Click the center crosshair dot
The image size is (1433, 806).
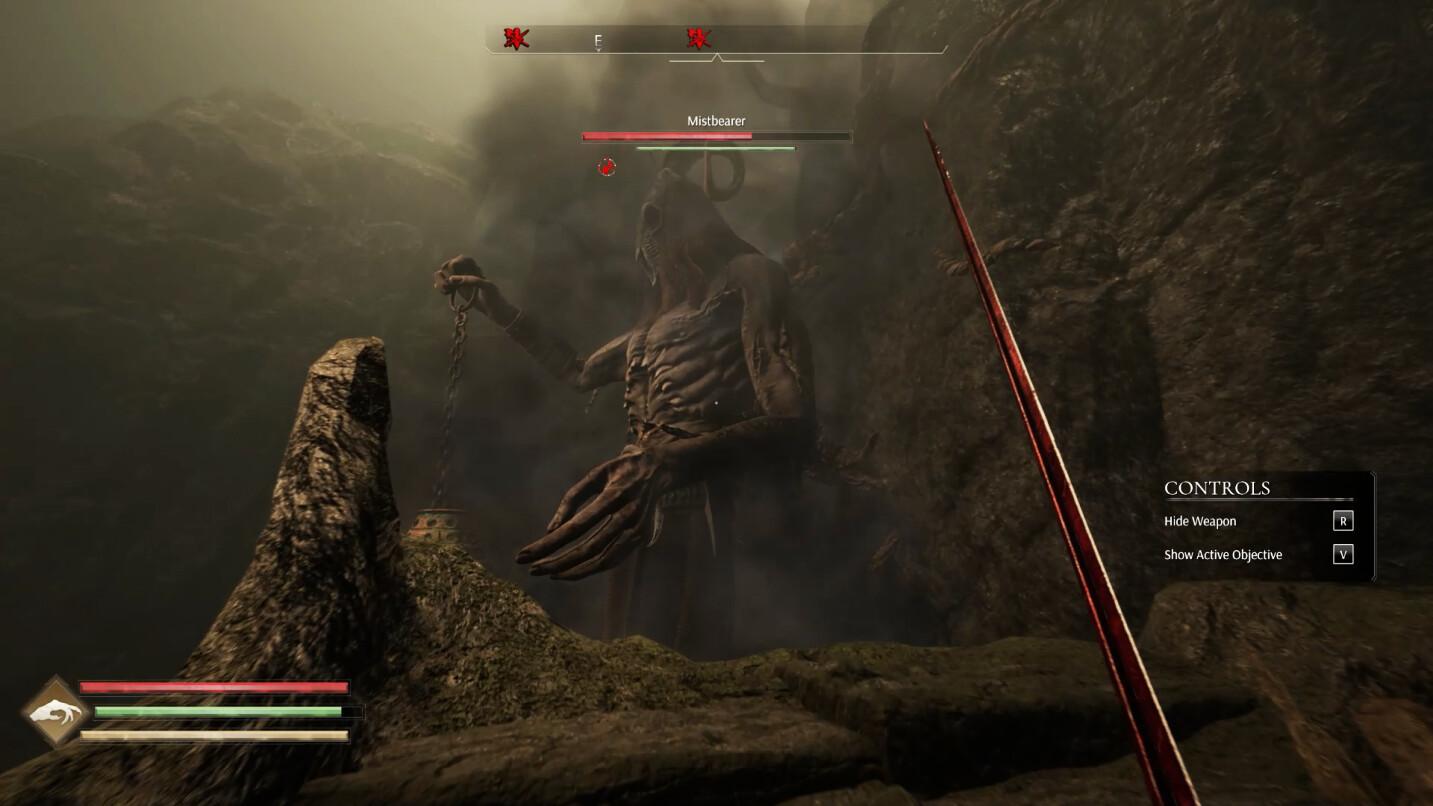(716, 403)
